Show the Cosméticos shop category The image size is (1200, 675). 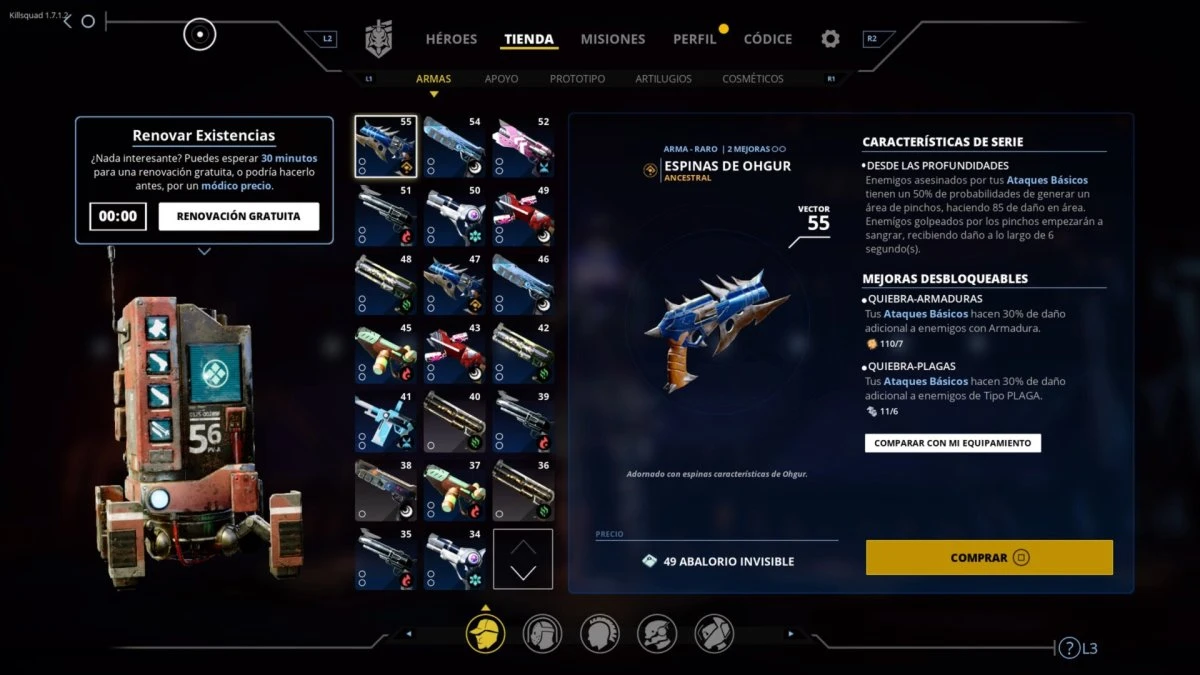(x=752, y=78)
